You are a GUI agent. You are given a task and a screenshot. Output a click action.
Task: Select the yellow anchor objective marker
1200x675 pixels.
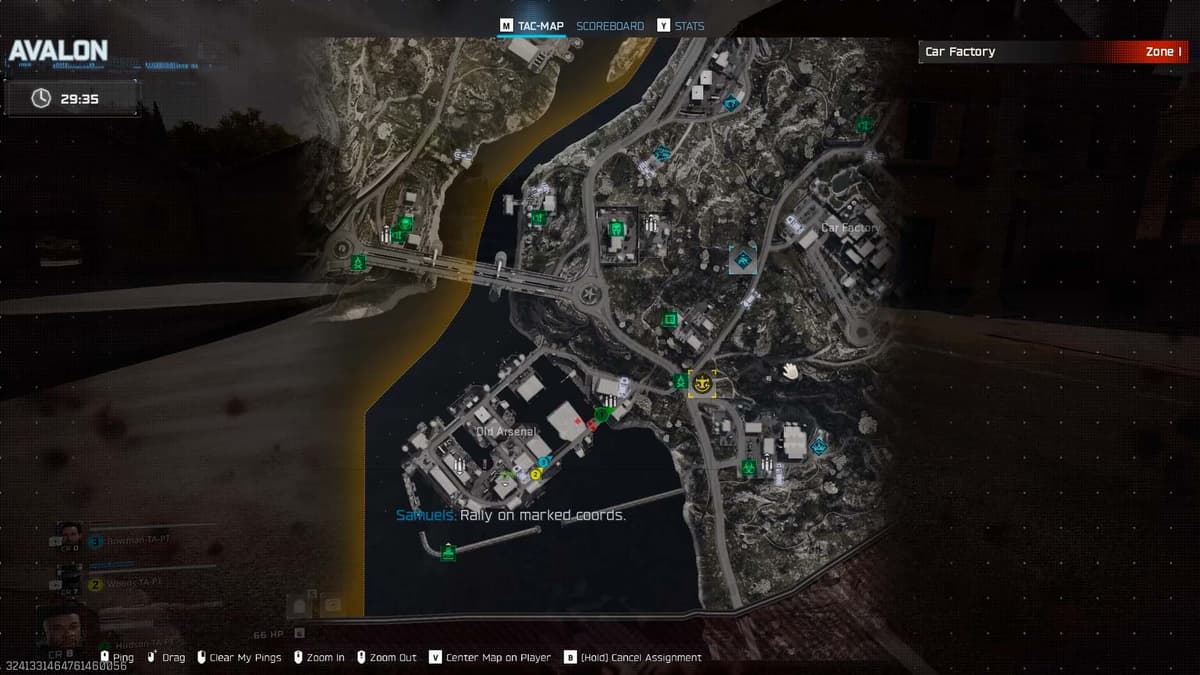coord(703,382)
